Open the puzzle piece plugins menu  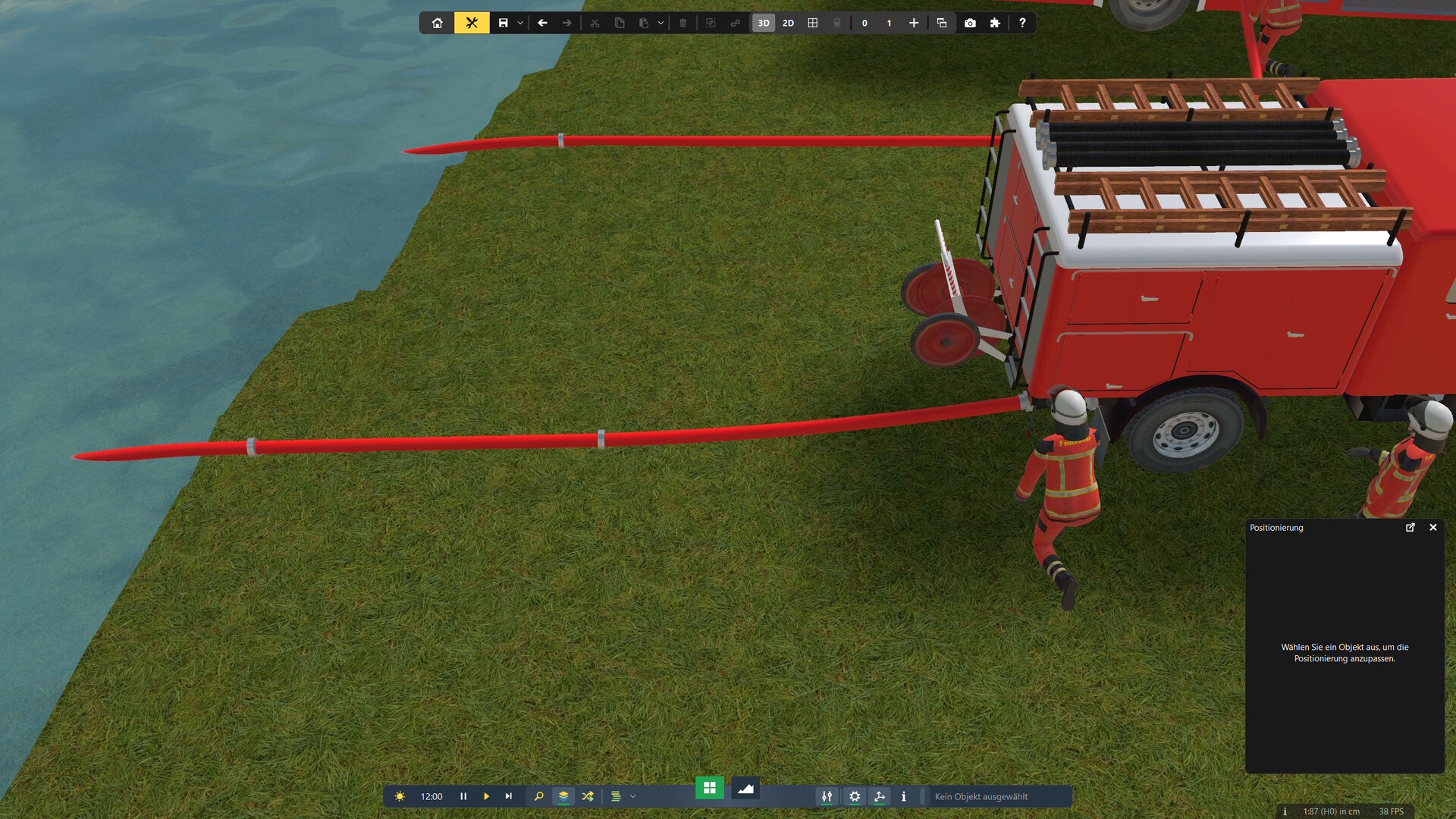coord(995,23)
